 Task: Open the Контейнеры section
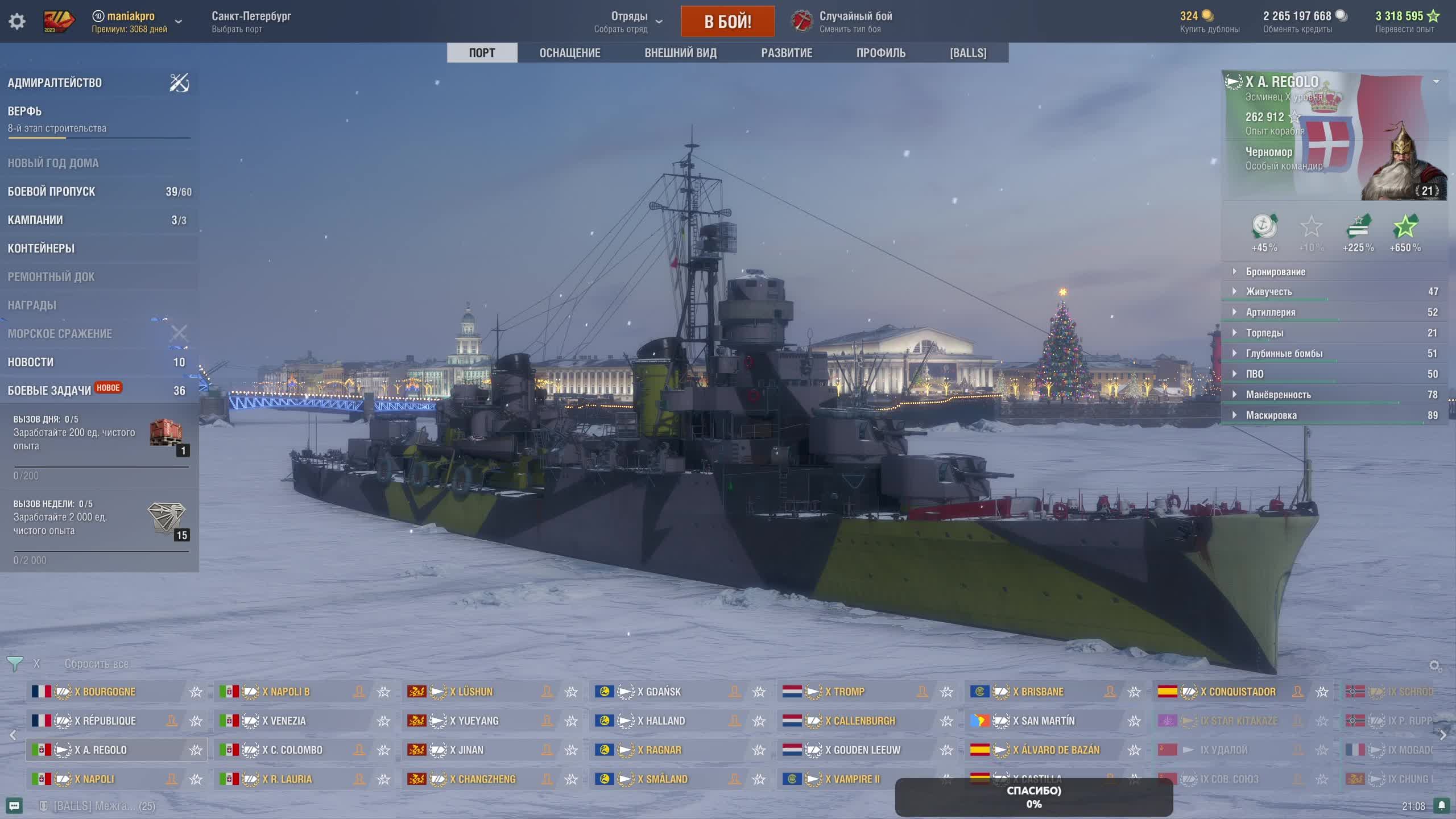tap(41, 249)
